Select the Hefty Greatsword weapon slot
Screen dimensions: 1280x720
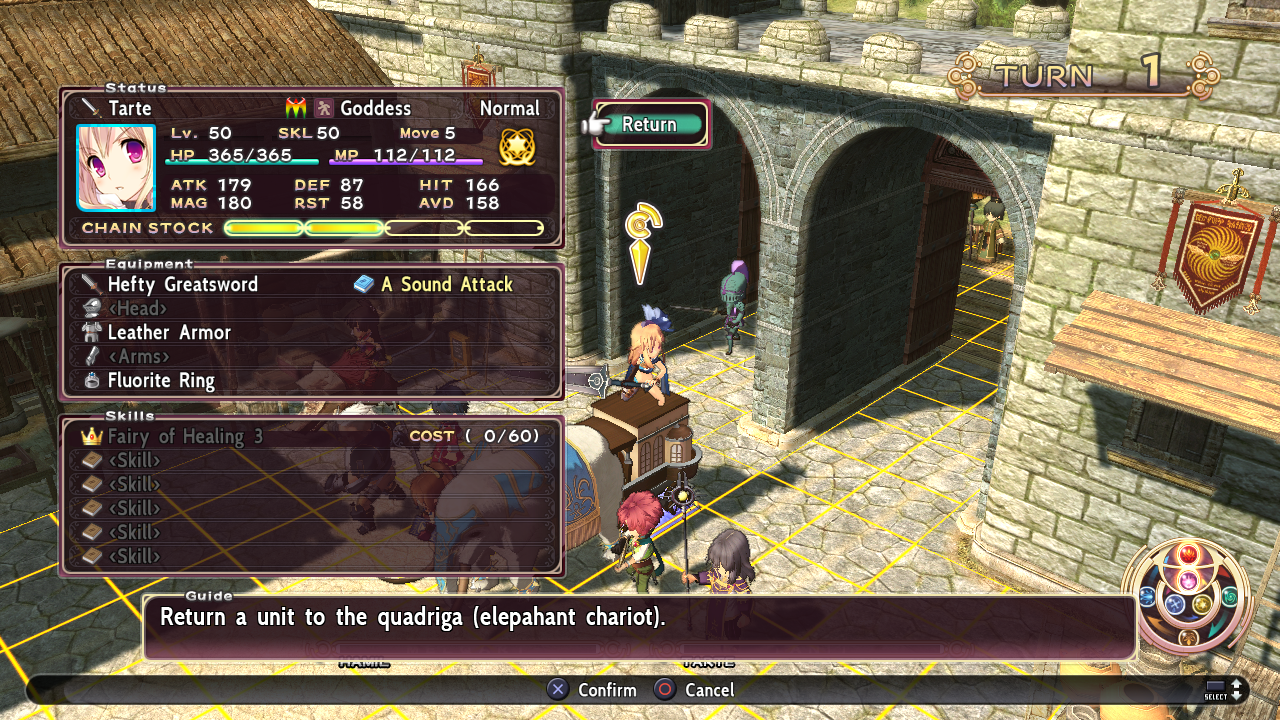point(183,285)
